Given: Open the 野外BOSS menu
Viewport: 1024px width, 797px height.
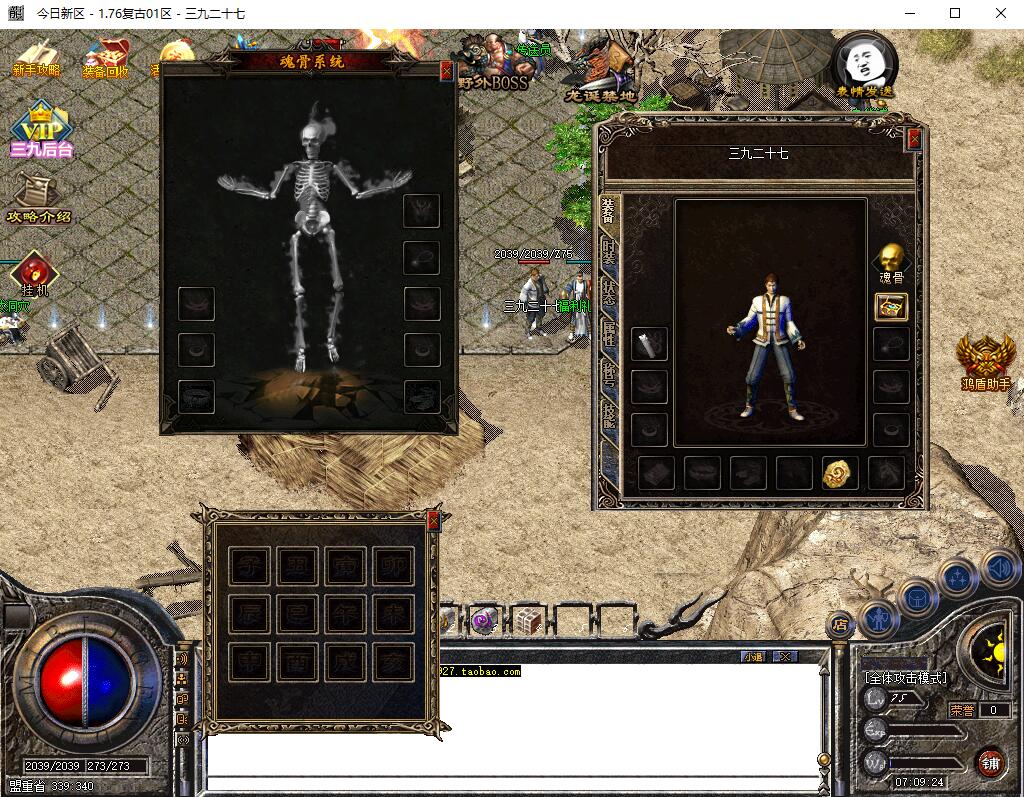Looking at the screenshot, I should pyautogui.click(x=492, y=64).
